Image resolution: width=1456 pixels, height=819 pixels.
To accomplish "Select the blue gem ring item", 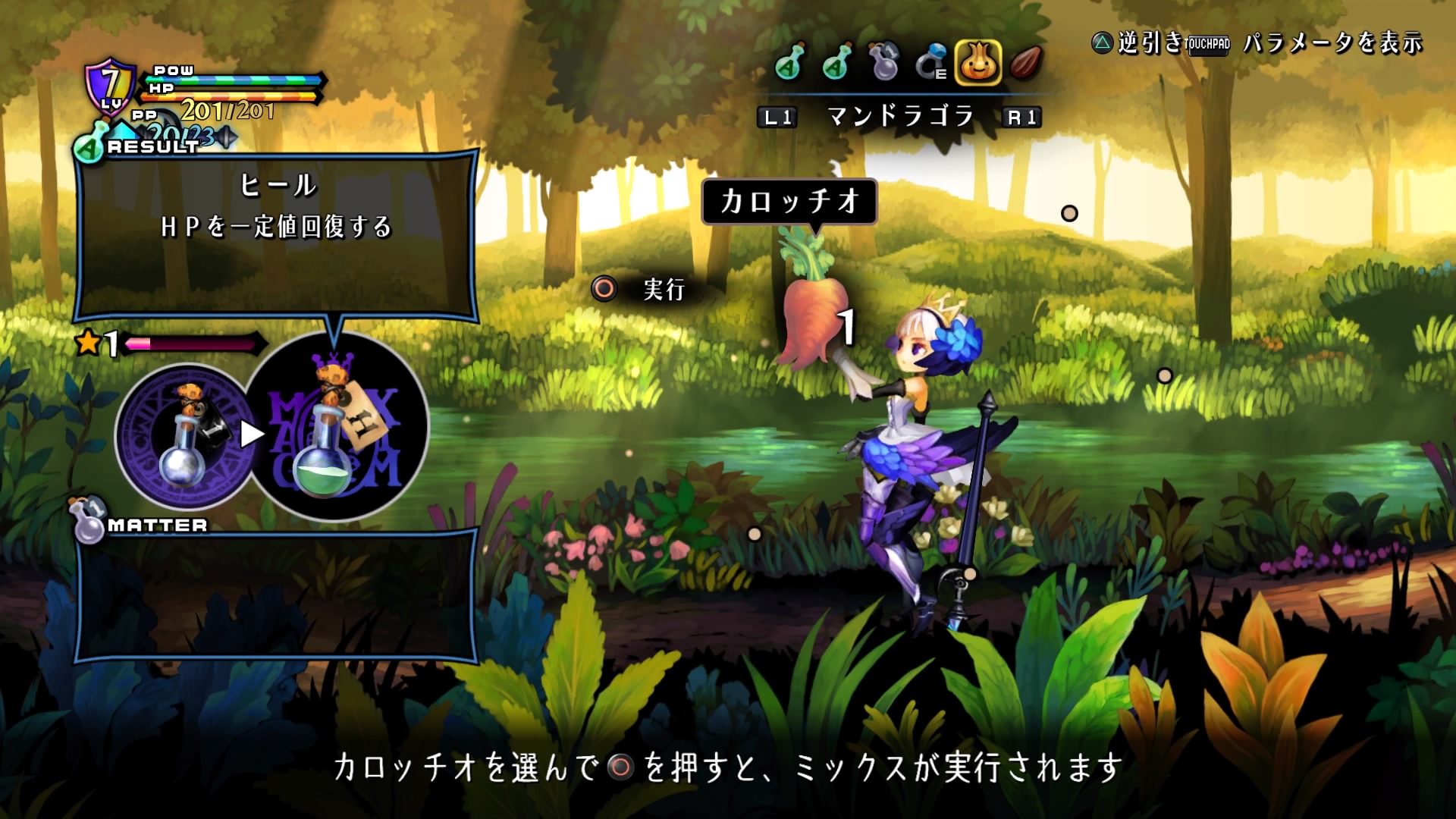I will (931, 62).
